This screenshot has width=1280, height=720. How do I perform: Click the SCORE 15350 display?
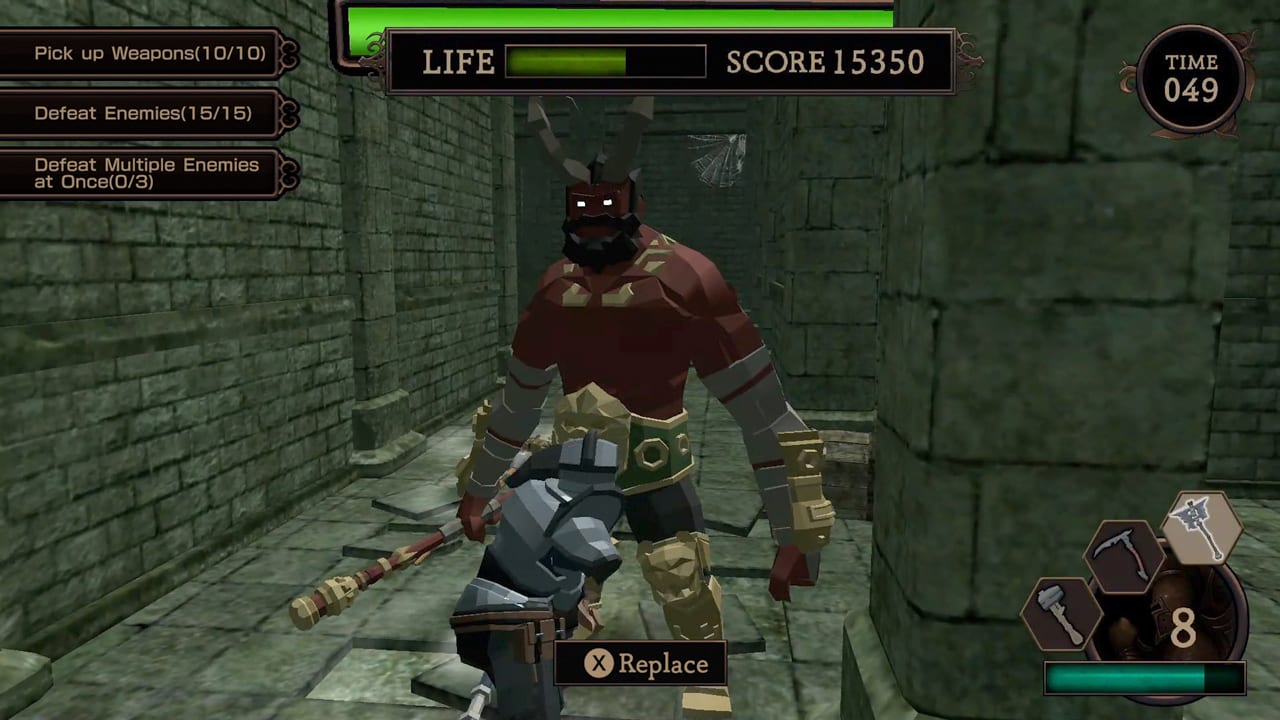pyautogui.click(x=828, y=62)
